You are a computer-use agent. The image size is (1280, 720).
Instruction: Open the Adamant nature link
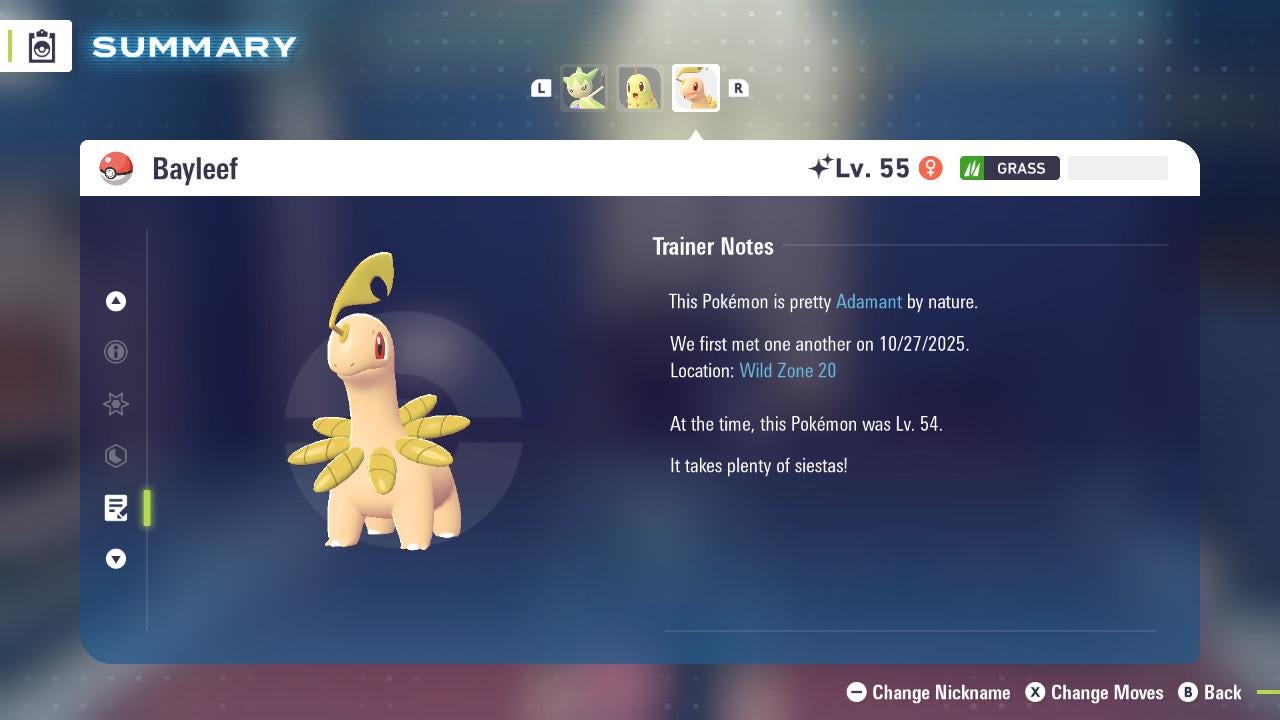click(x=868, y=301)
